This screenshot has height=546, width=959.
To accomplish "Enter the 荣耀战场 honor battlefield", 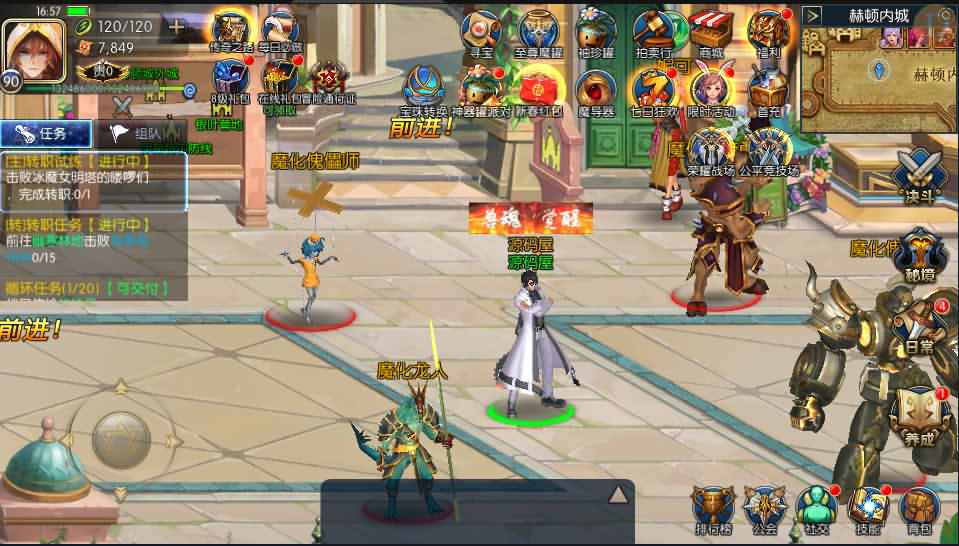I will click(x=711, y=150).
